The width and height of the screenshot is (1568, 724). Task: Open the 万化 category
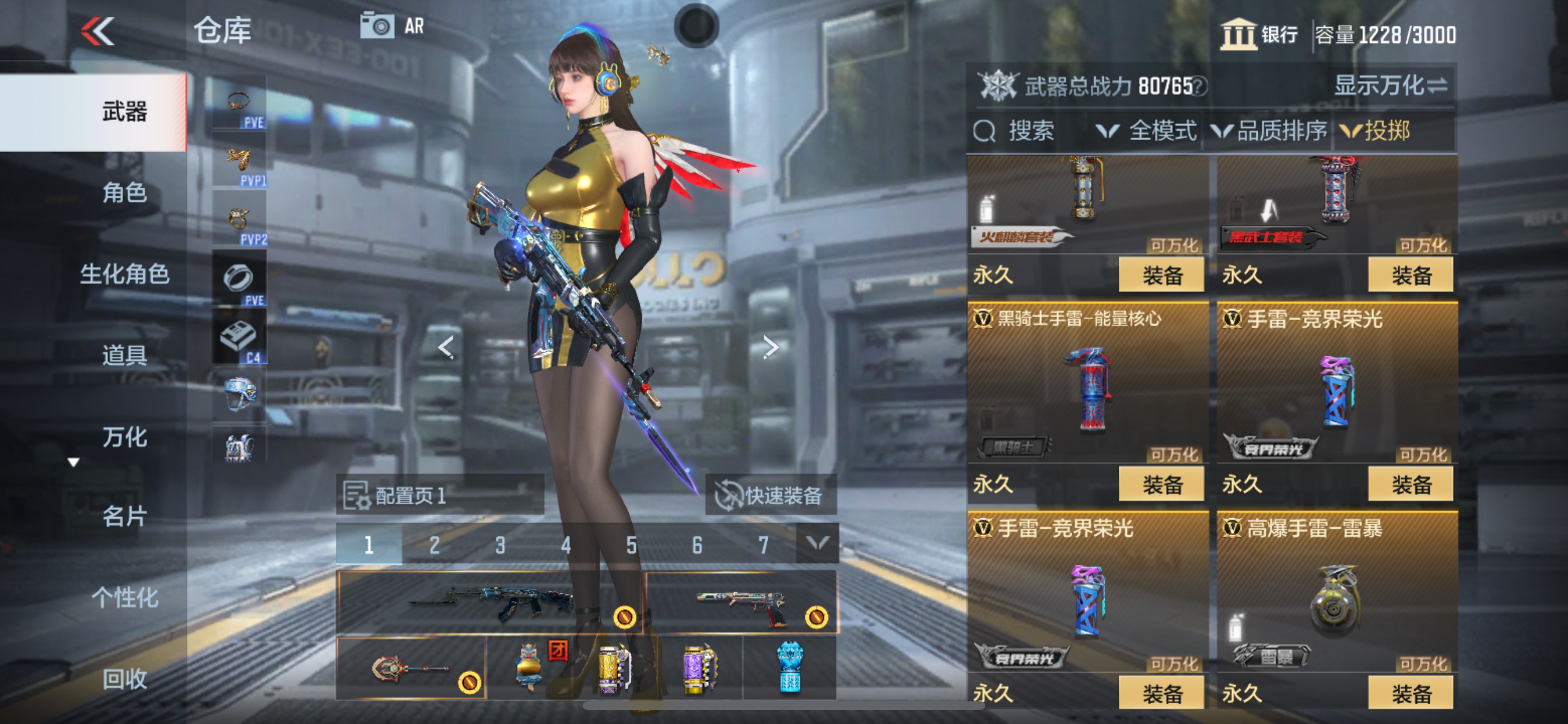[x=124, y=436]
